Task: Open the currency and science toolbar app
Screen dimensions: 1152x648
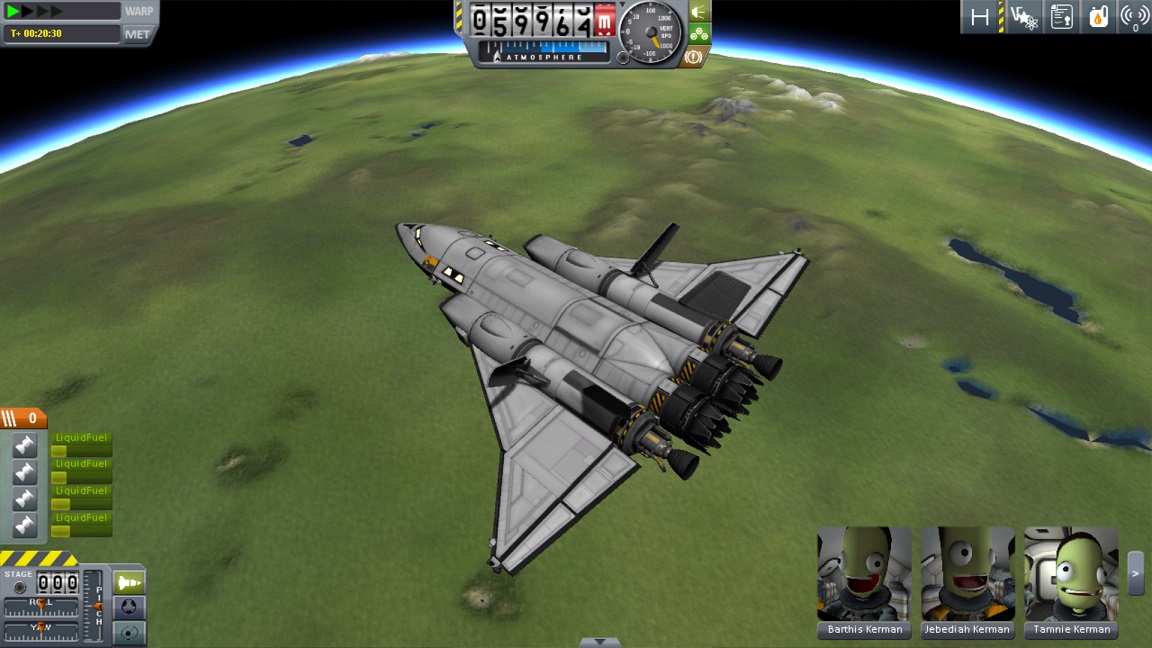Action: (x=1023, y=17)
